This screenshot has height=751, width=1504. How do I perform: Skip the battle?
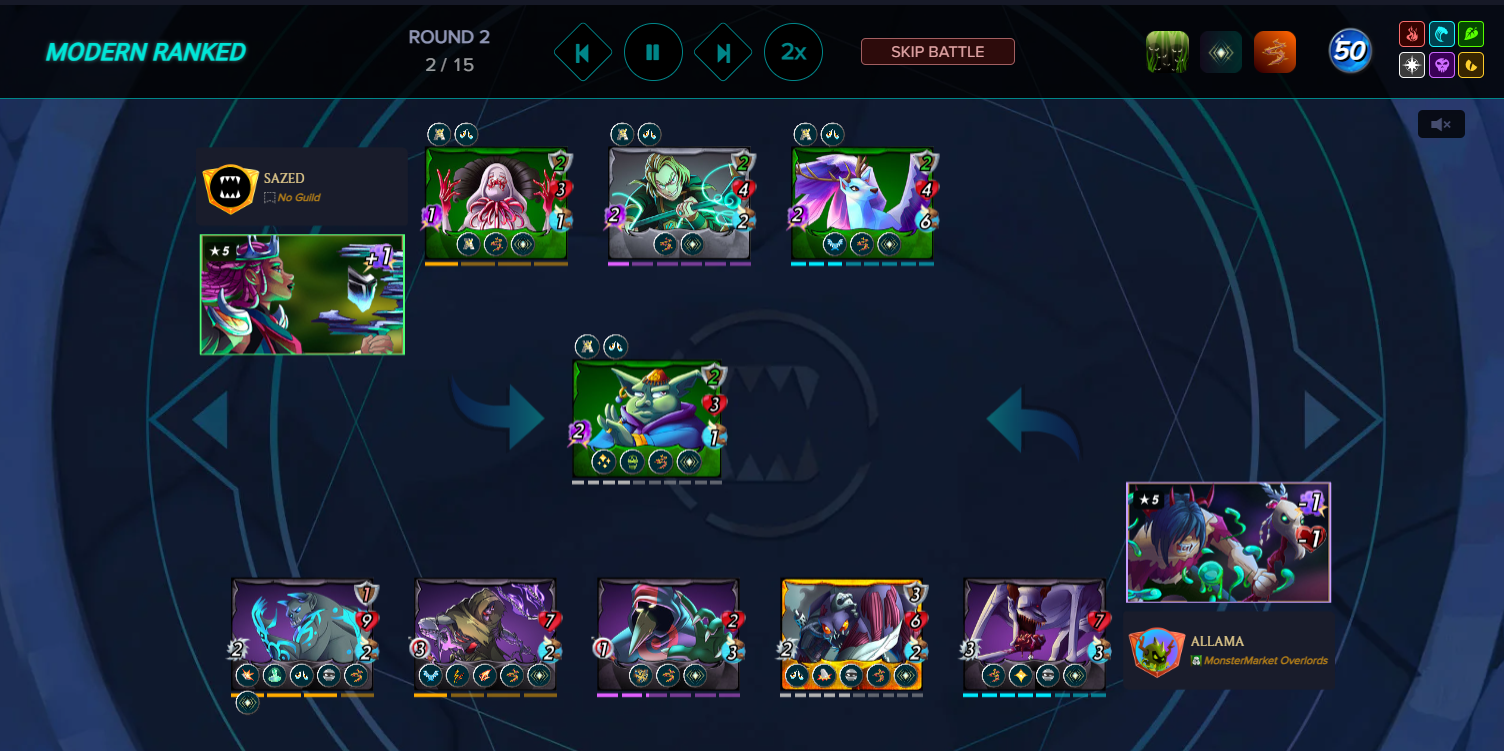pyautogui.click(x=937, y=52)
